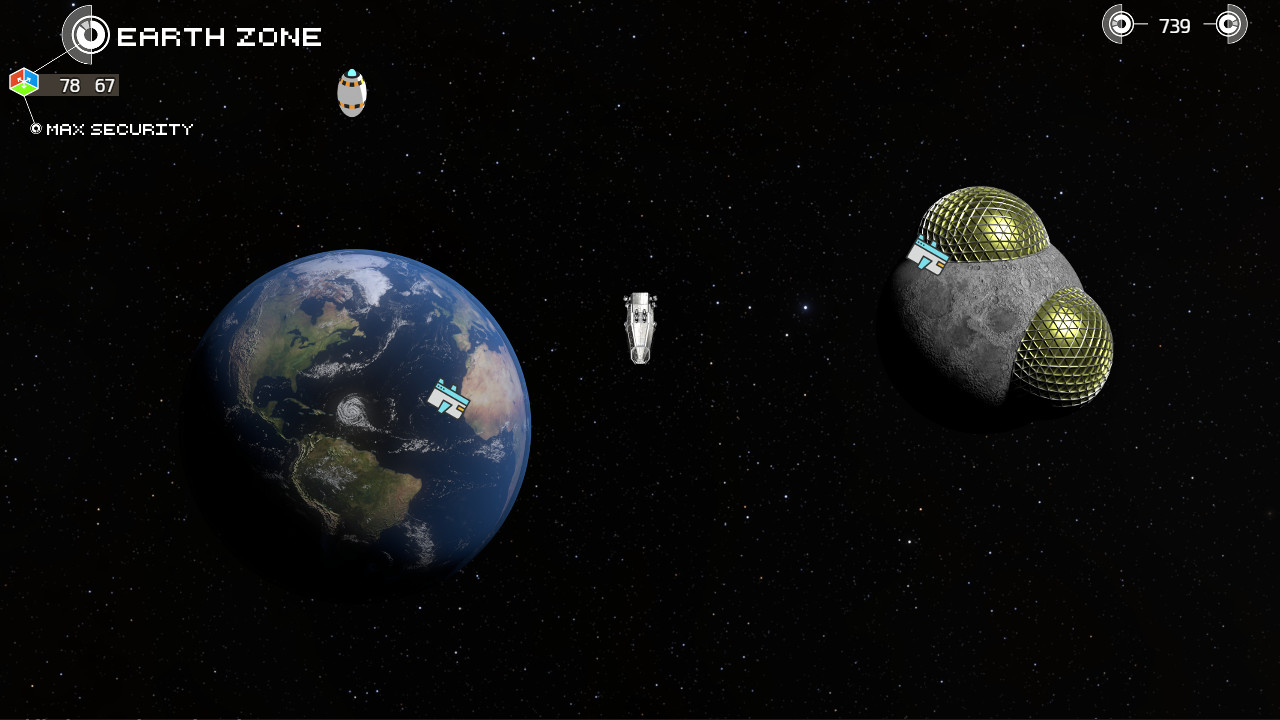Select the station marker on Earth
Screen dimensions: 1280x720
[449, 398]
